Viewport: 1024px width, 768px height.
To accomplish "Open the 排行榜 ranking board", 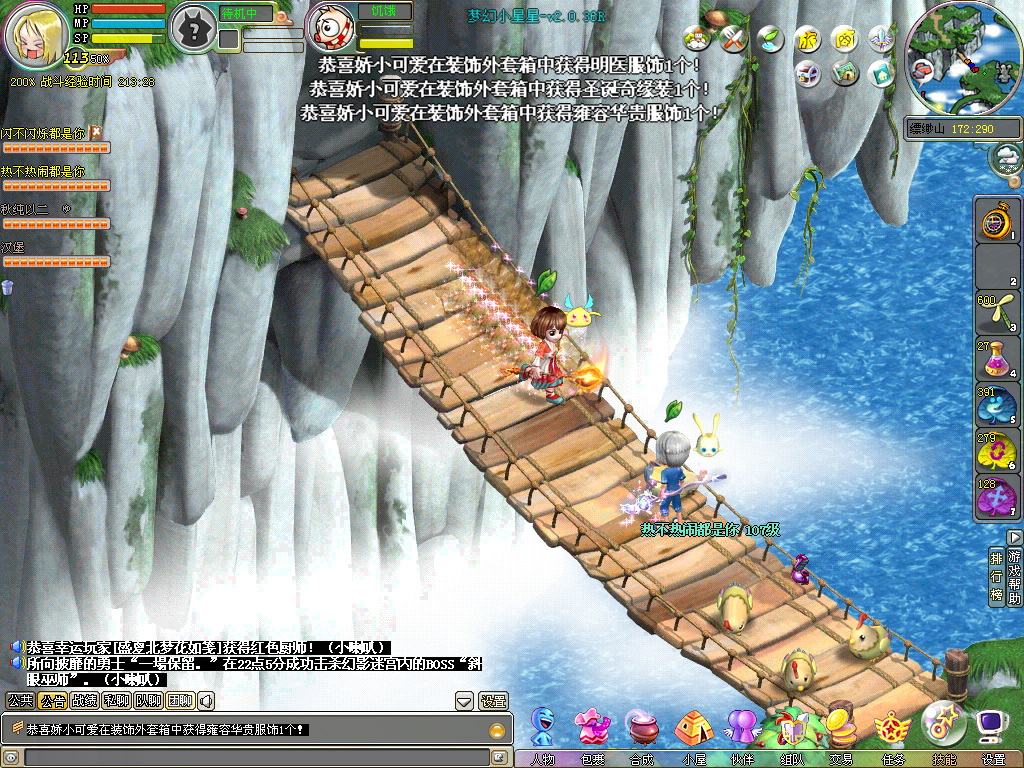I will pyautogui.click(x=996, y=576).
